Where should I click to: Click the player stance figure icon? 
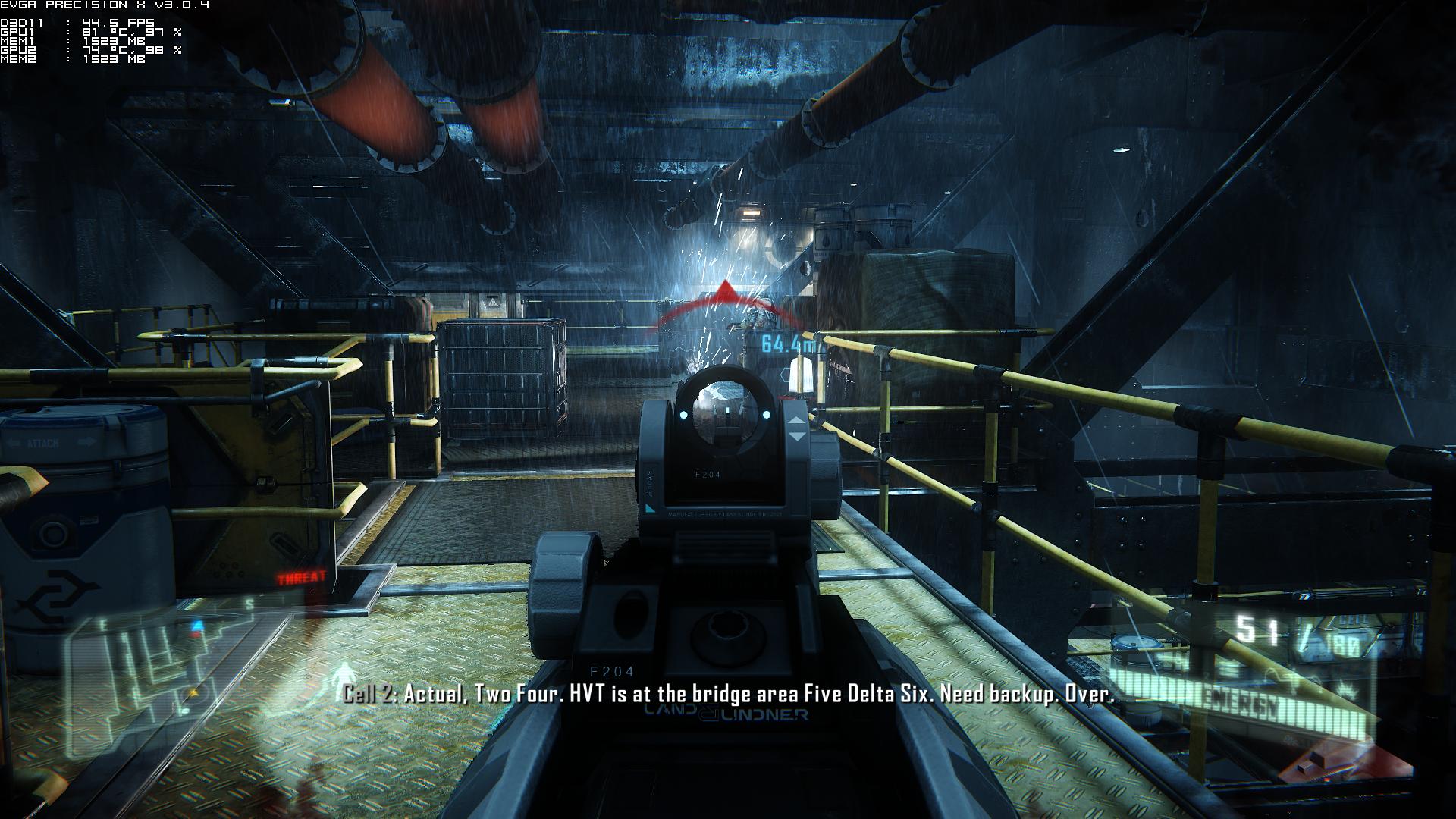point(347,675)
